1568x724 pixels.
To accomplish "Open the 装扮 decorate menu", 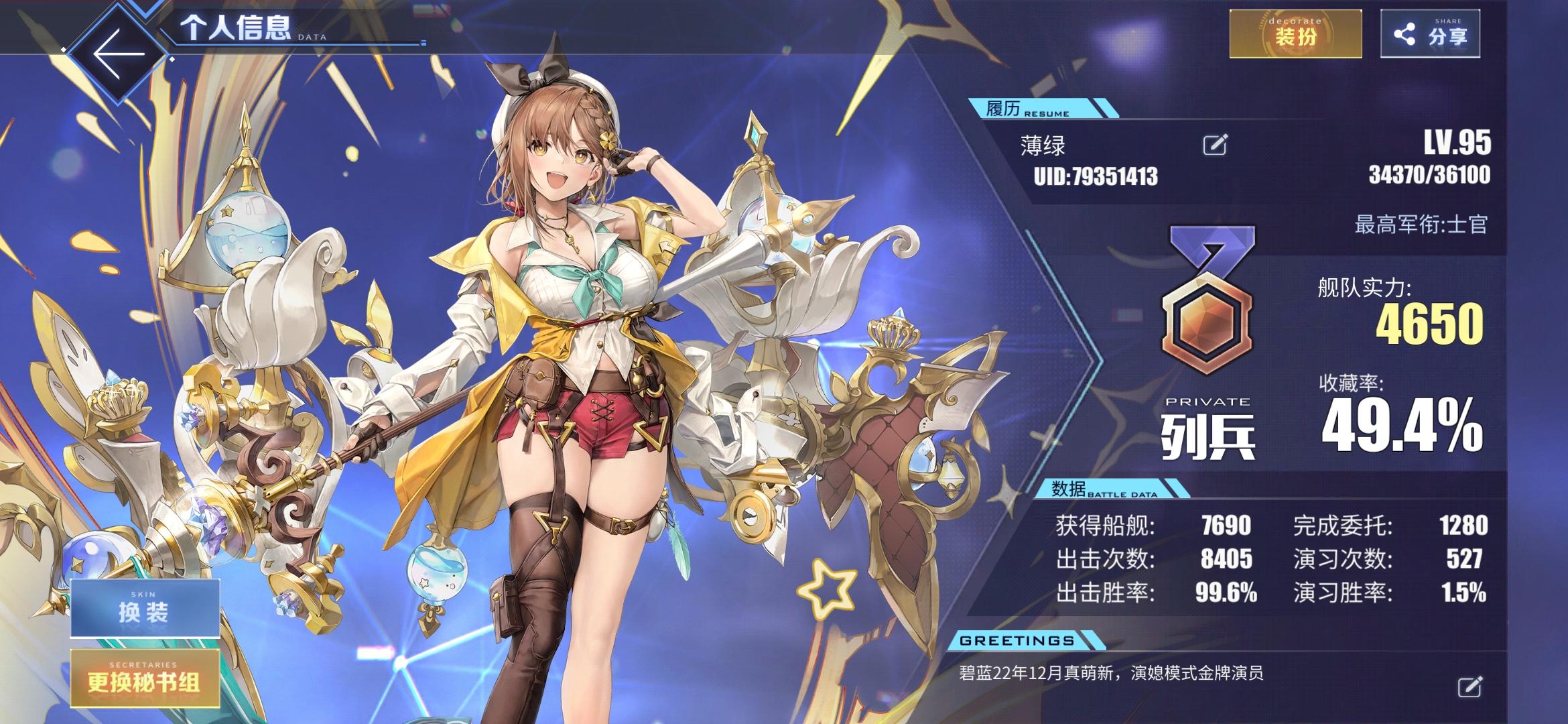I will (1295, 34).
